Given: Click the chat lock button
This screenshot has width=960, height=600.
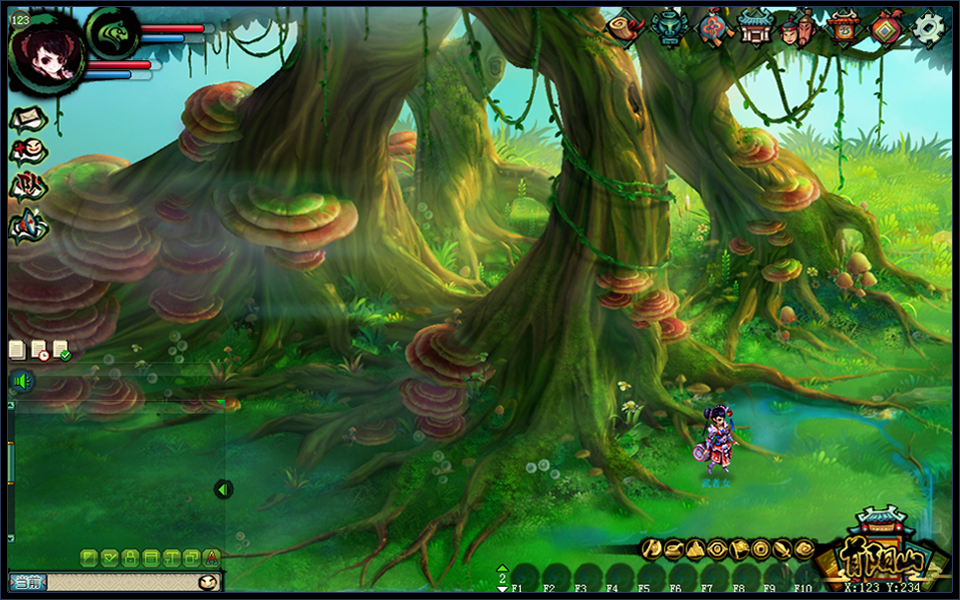Looking at the screenshot, I should [129, 557].
